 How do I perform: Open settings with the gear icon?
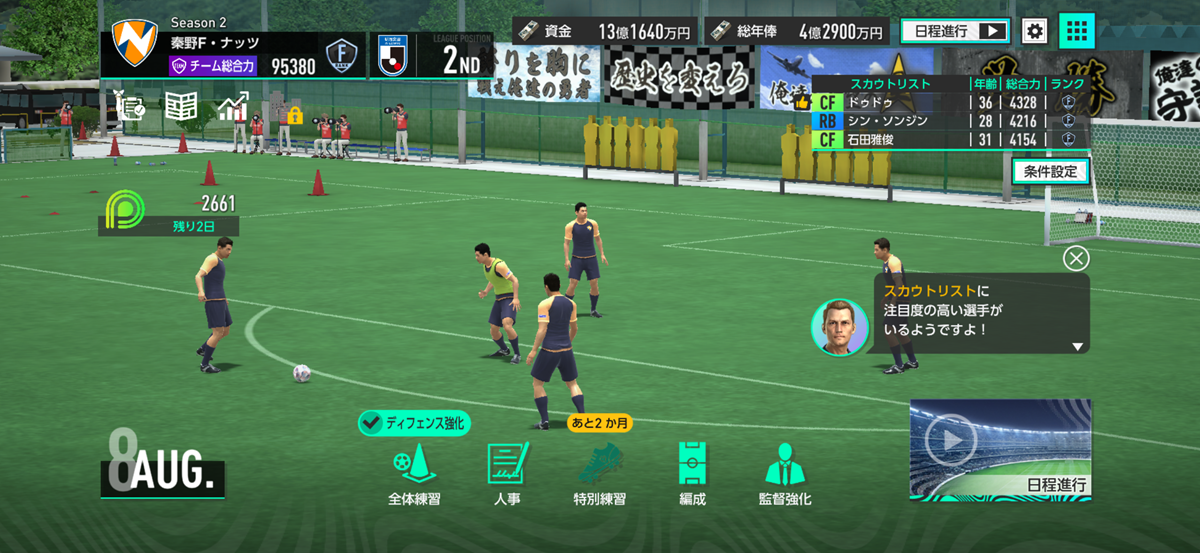coord(1035,31)
